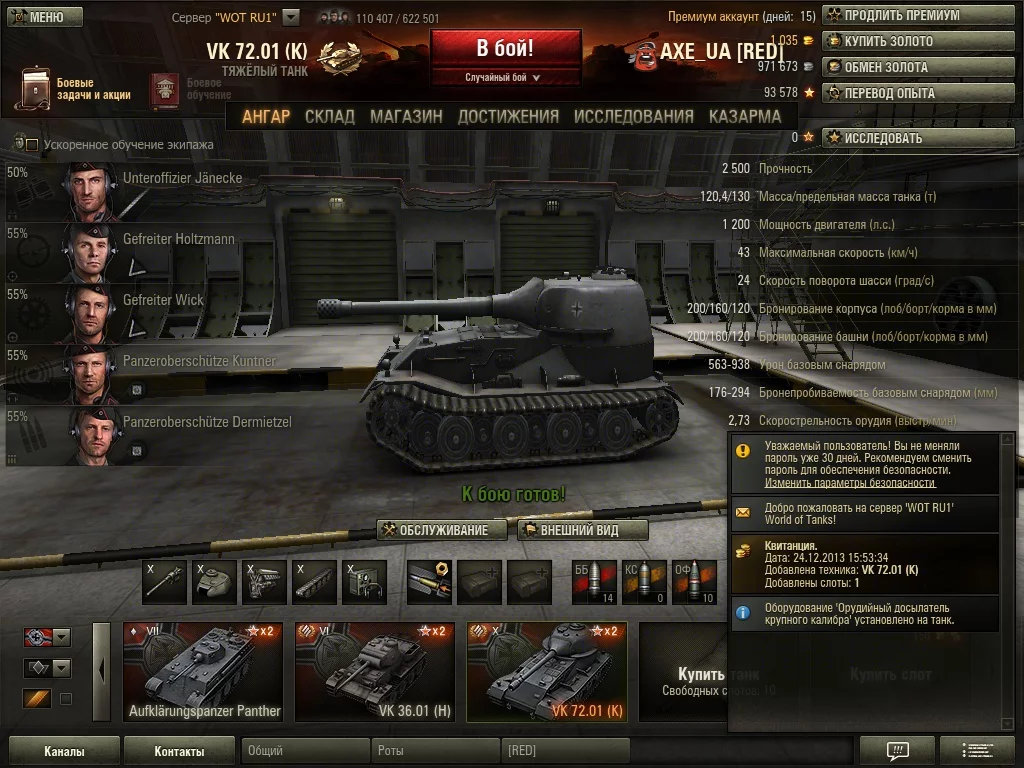Open the Контакты contacts button
1024x768 pixels.
pyautogui.click(x=179, y=751)
